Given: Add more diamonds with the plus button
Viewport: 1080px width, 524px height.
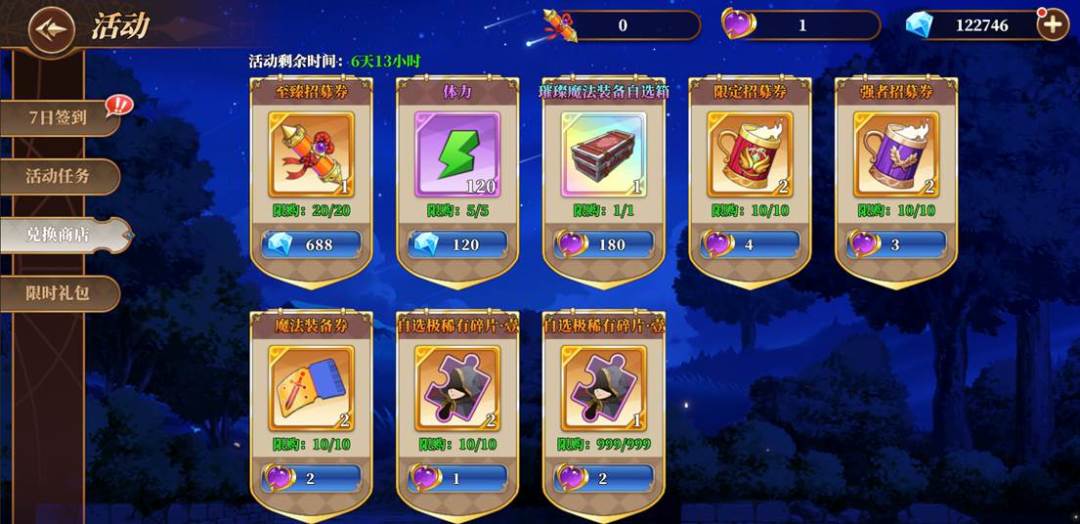Looking at the screenshot, I should (x=1052, y=25).
